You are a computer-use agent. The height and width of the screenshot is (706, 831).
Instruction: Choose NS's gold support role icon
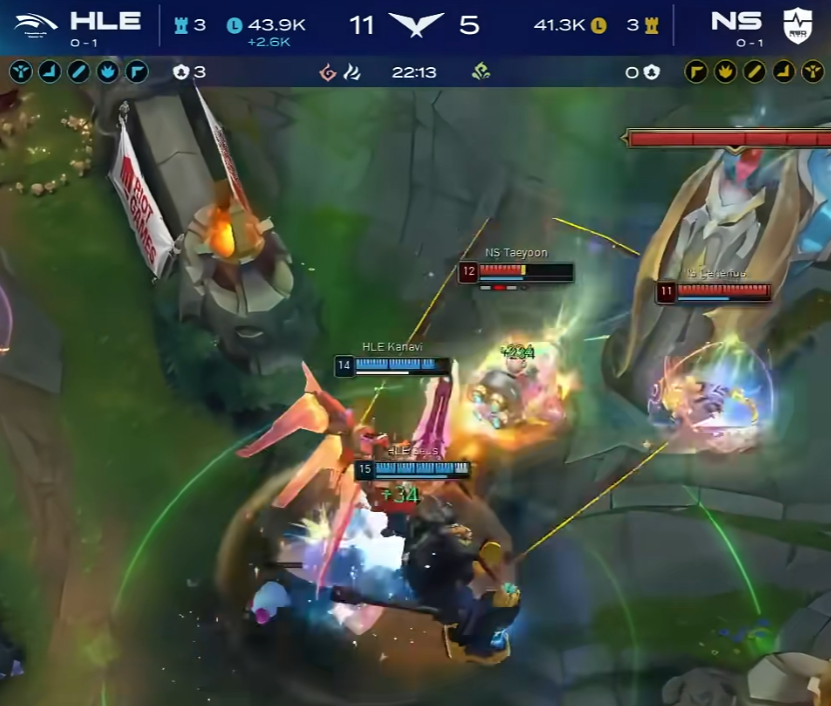[812, 72]
